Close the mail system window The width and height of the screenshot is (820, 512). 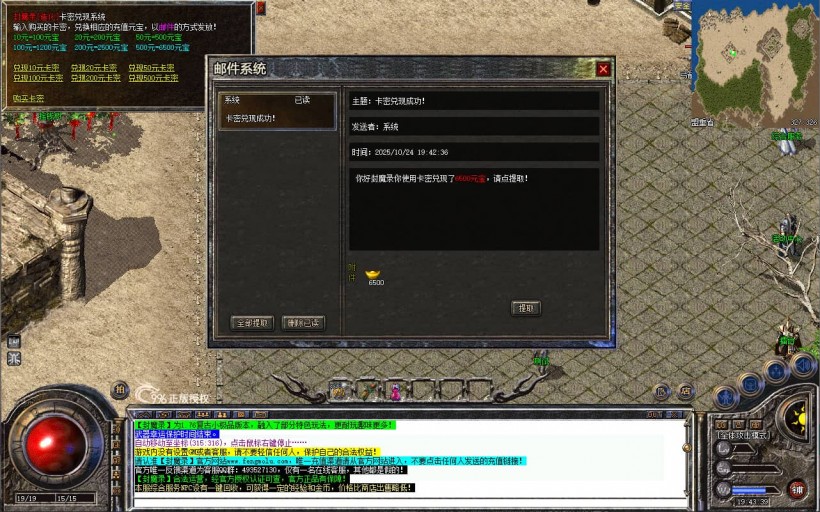pyautogui.click(x=603, y=69)
